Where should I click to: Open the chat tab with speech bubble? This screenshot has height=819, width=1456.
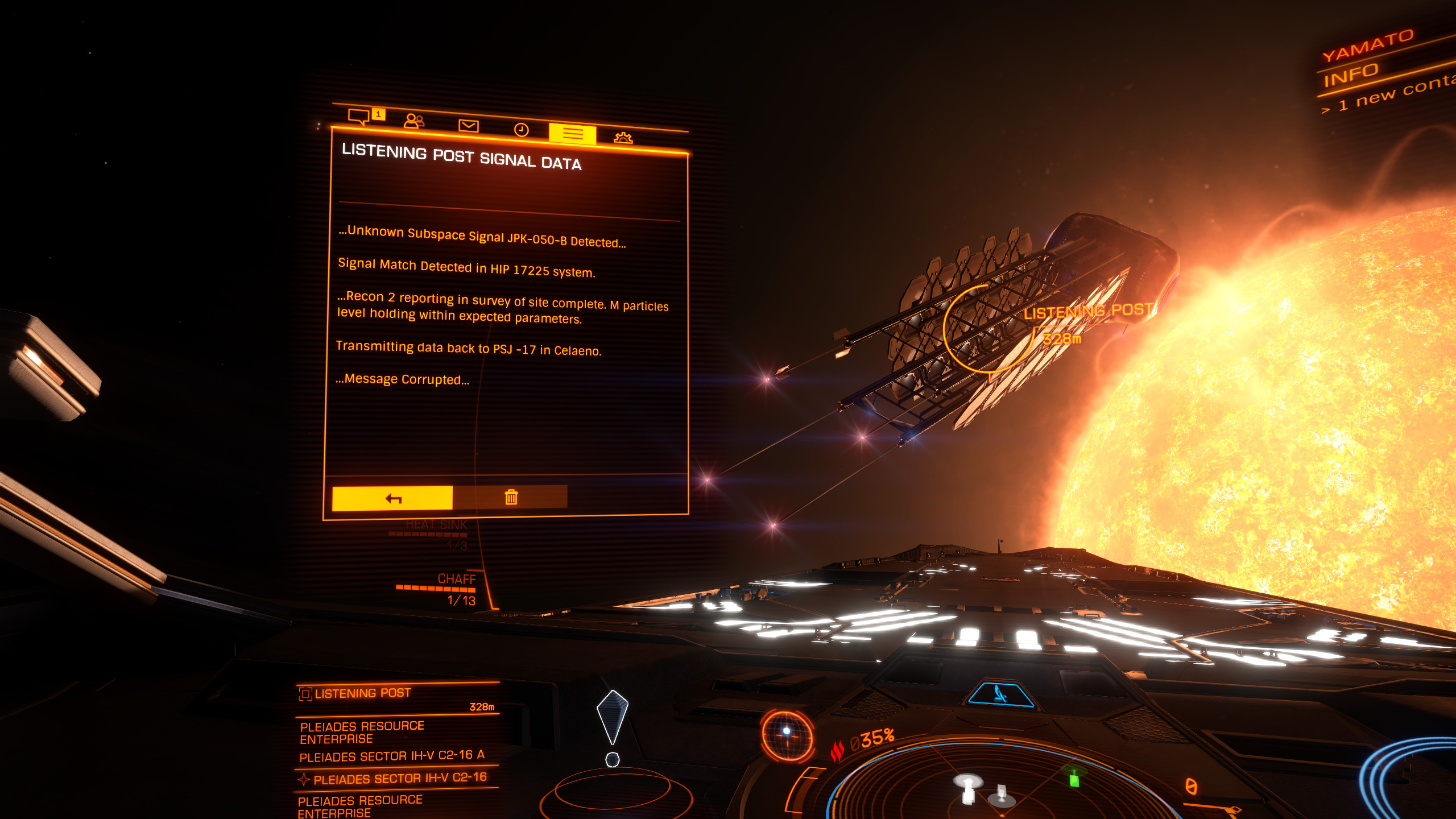click(x=359, y=116)
